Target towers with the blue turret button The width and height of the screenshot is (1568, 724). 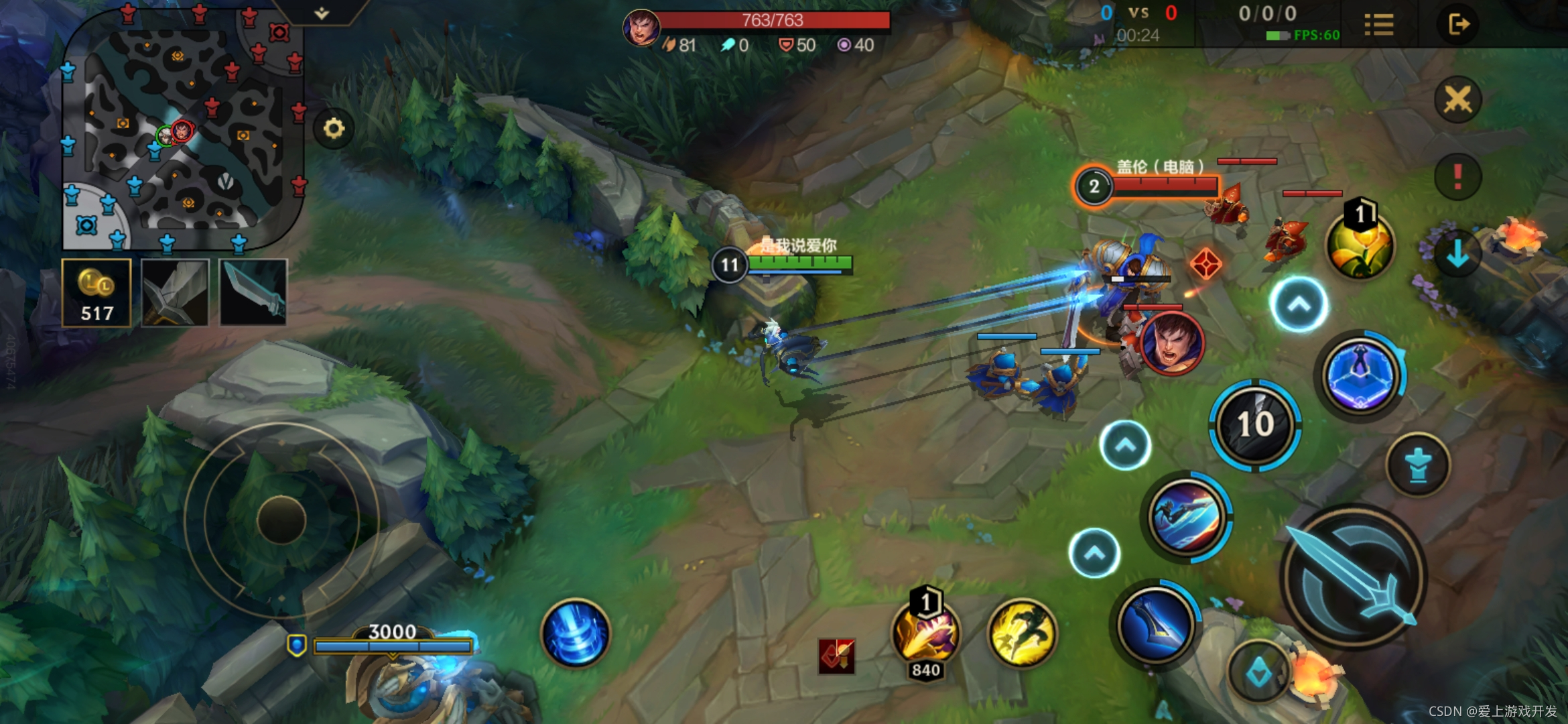(1418, 465)
